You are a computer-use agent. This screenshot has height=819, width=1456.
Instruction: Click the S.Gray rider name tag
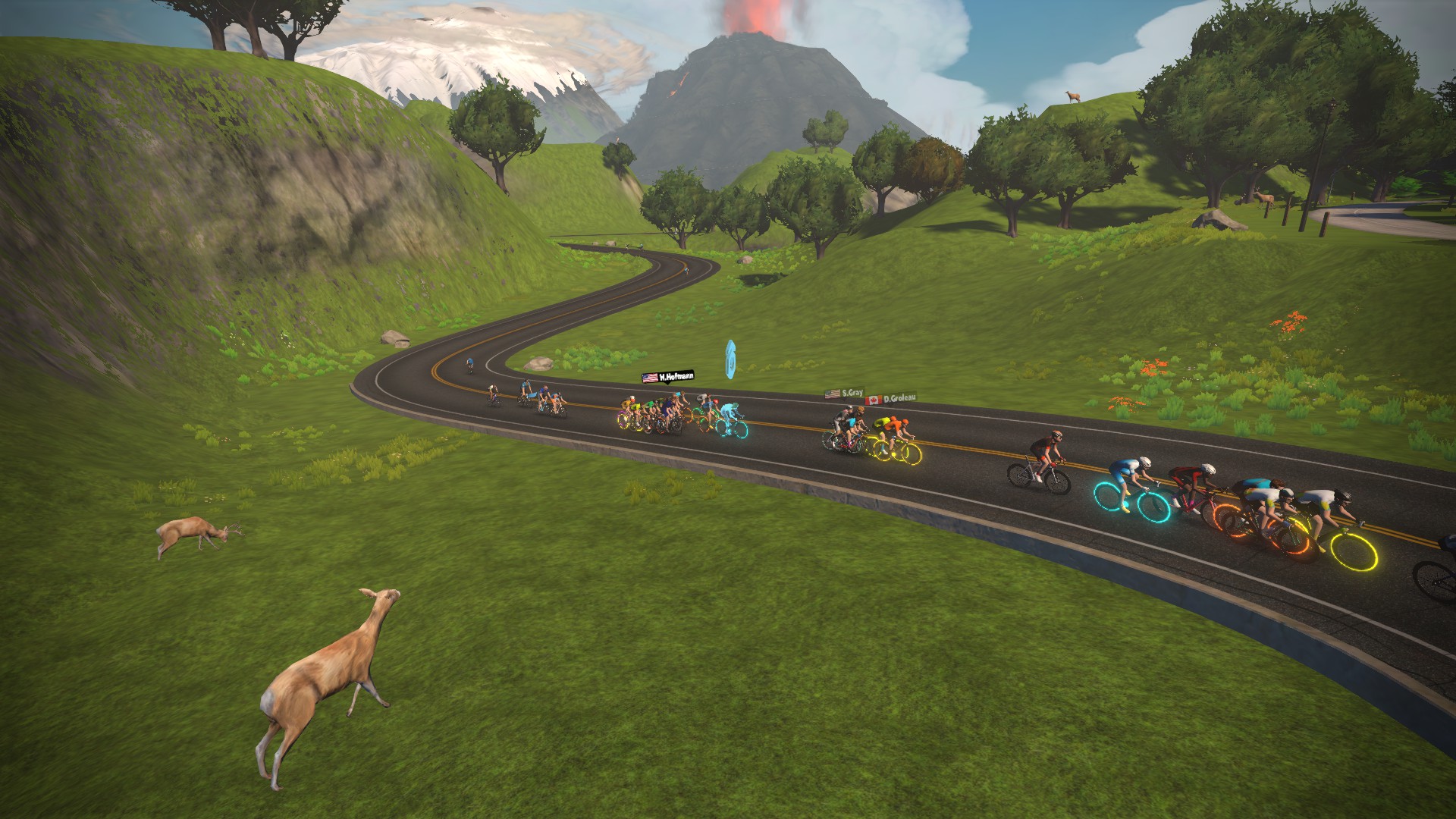pos(844,394)
